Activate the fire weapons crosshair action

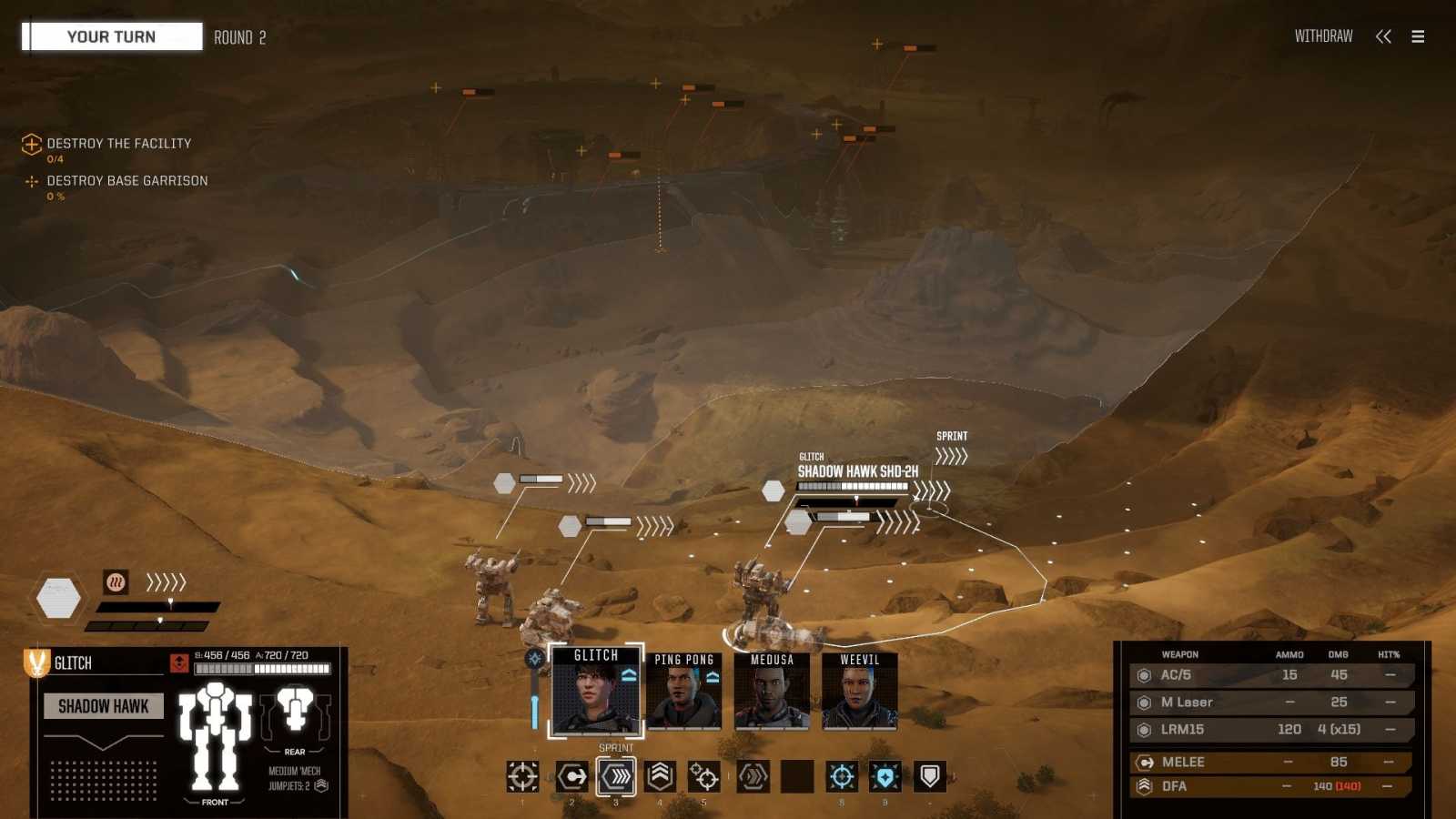(x=522, y=776)
